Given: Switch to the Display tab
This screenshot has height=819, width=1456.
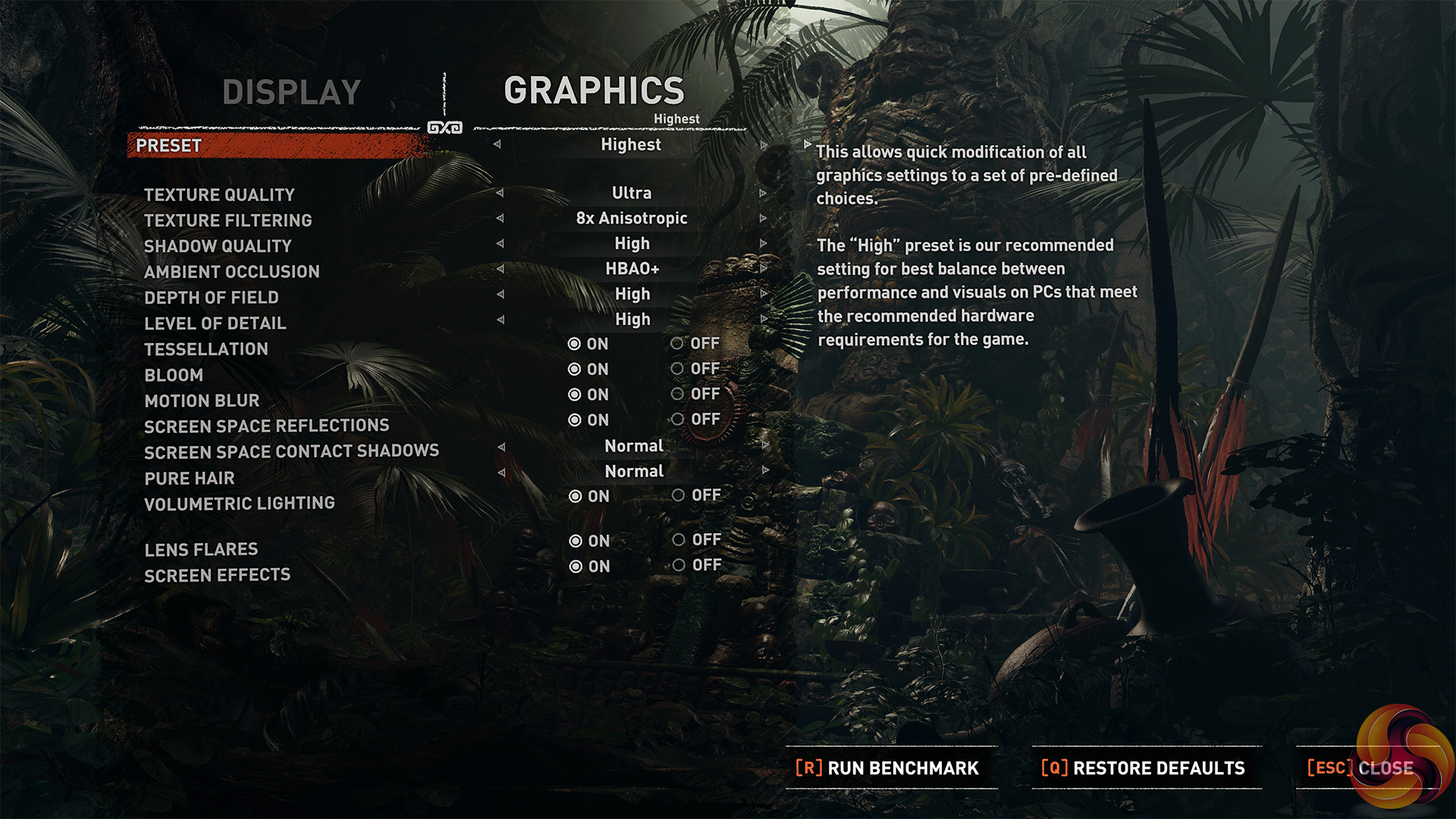Looking at the screenshot, I should (x=291, y=93).
